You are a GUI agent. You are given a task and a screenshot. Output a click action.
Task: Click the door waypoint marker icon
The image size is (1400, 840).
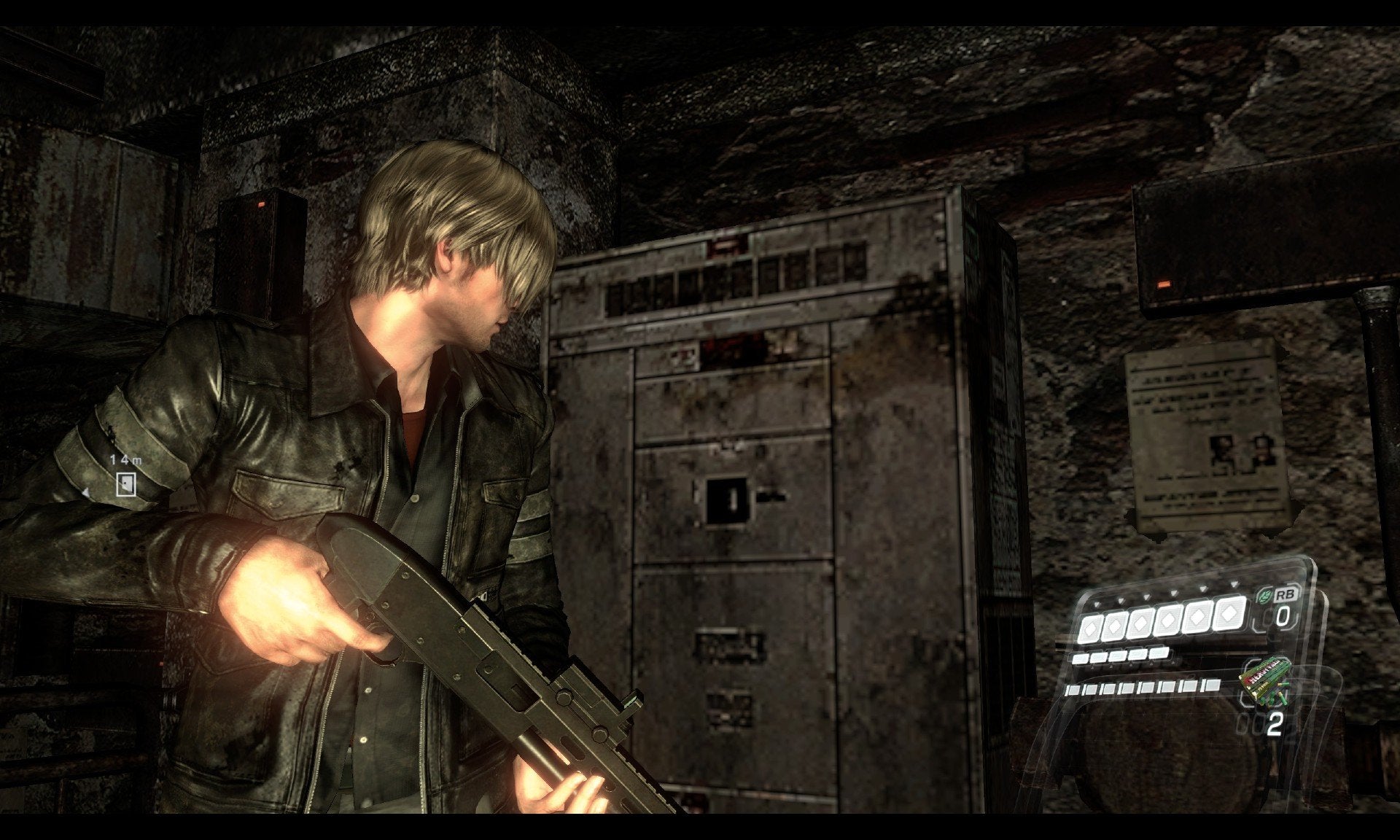click(126, 483)
